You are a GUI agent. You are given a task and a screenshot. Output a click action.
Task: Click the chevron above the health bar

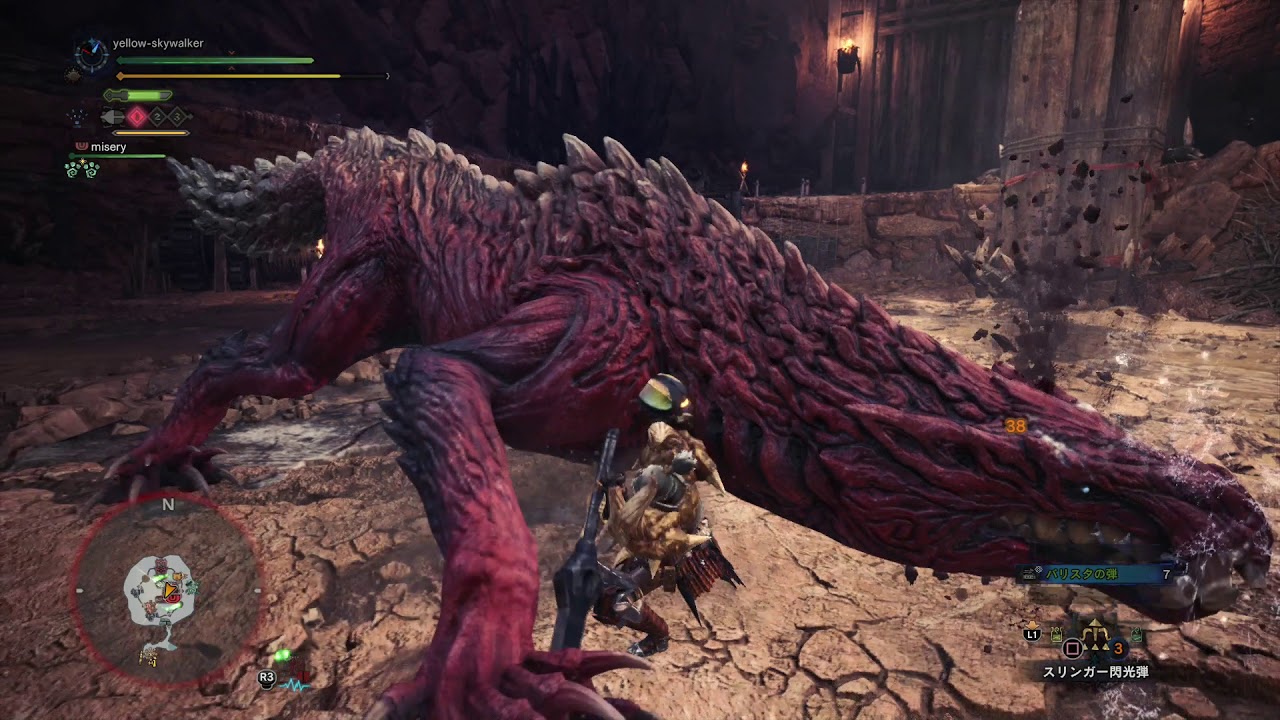point(231,53)
